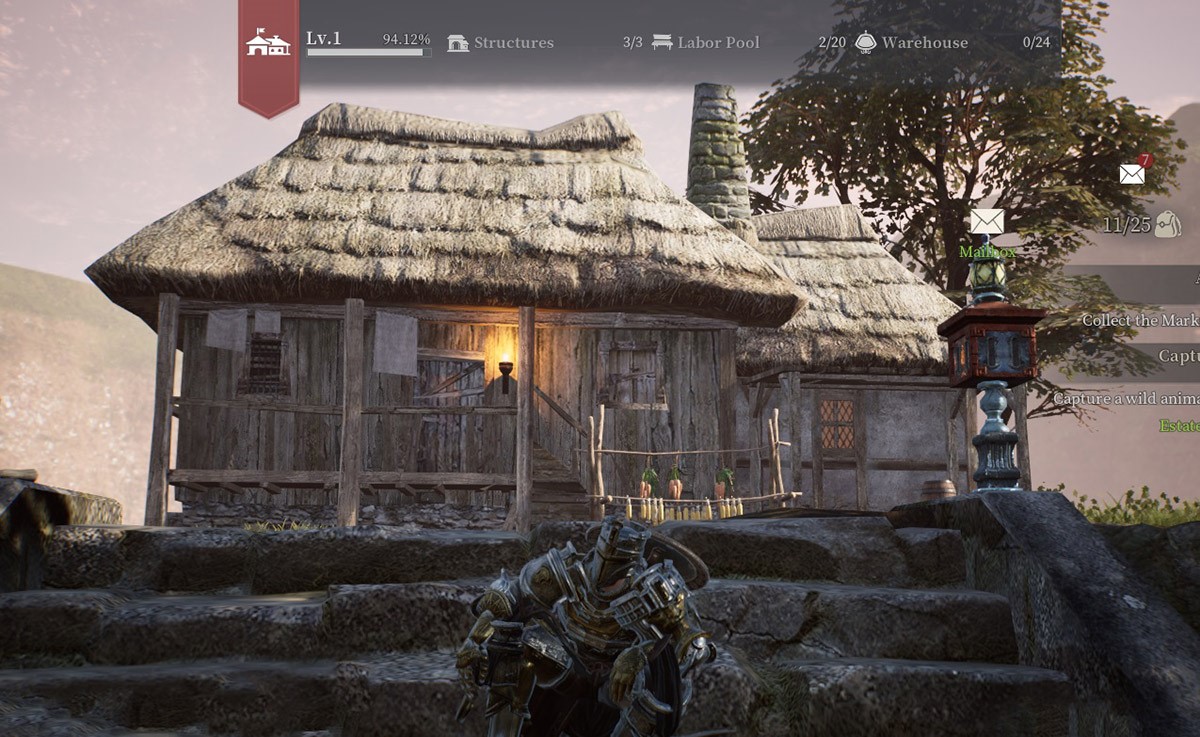Viewport: 1200px width, 737px height.
Task: Select the 'Capture a wild animal' quest objective
Action: pyautogui.click(x=1126, y=398)
